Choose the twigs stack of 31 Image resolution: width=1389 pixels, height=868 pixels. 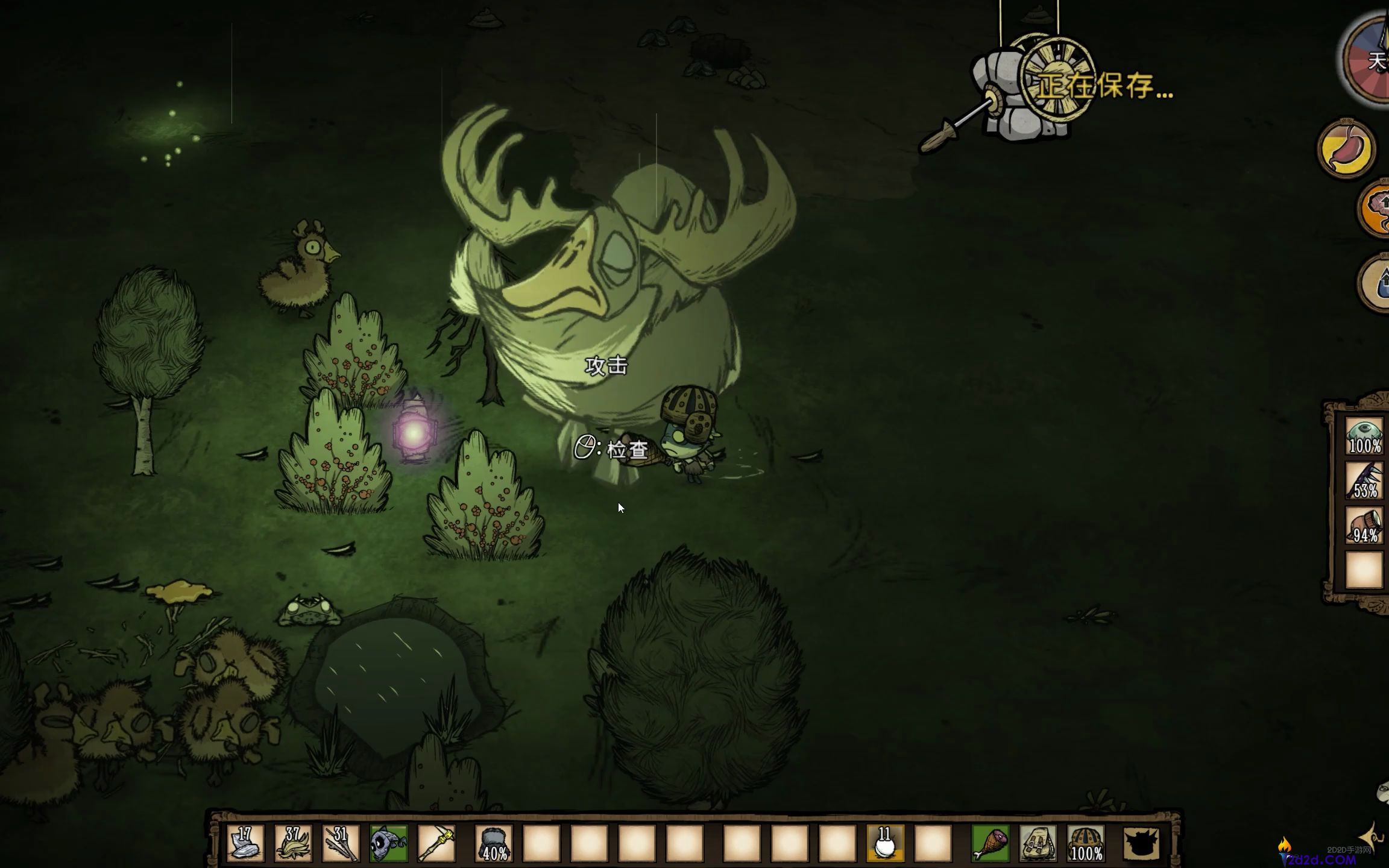click(341, 843)
